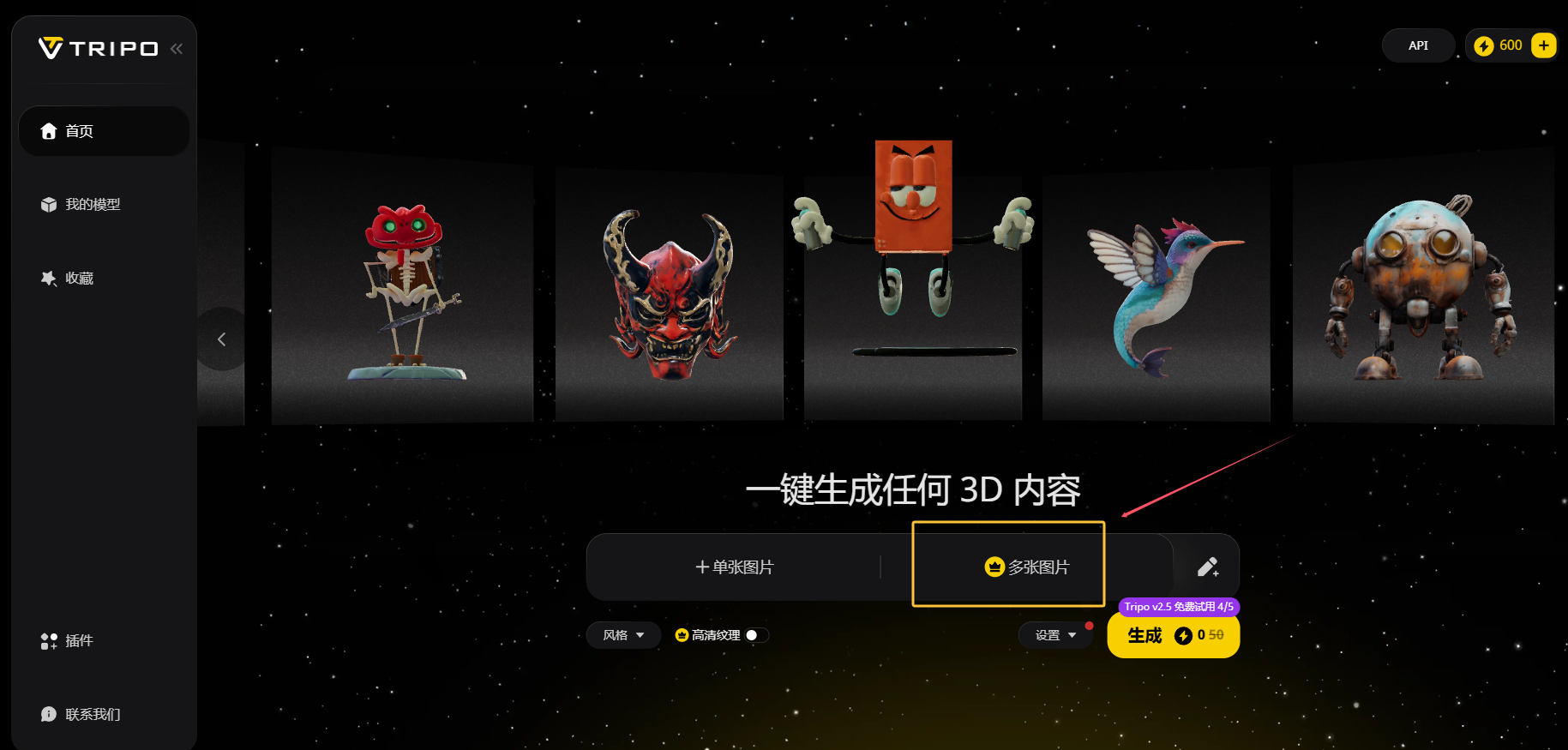Viewport: 1568px width, 750px height.
Task: Enable the 高清纹理 texture toggle
Action: tap(752, 634)
